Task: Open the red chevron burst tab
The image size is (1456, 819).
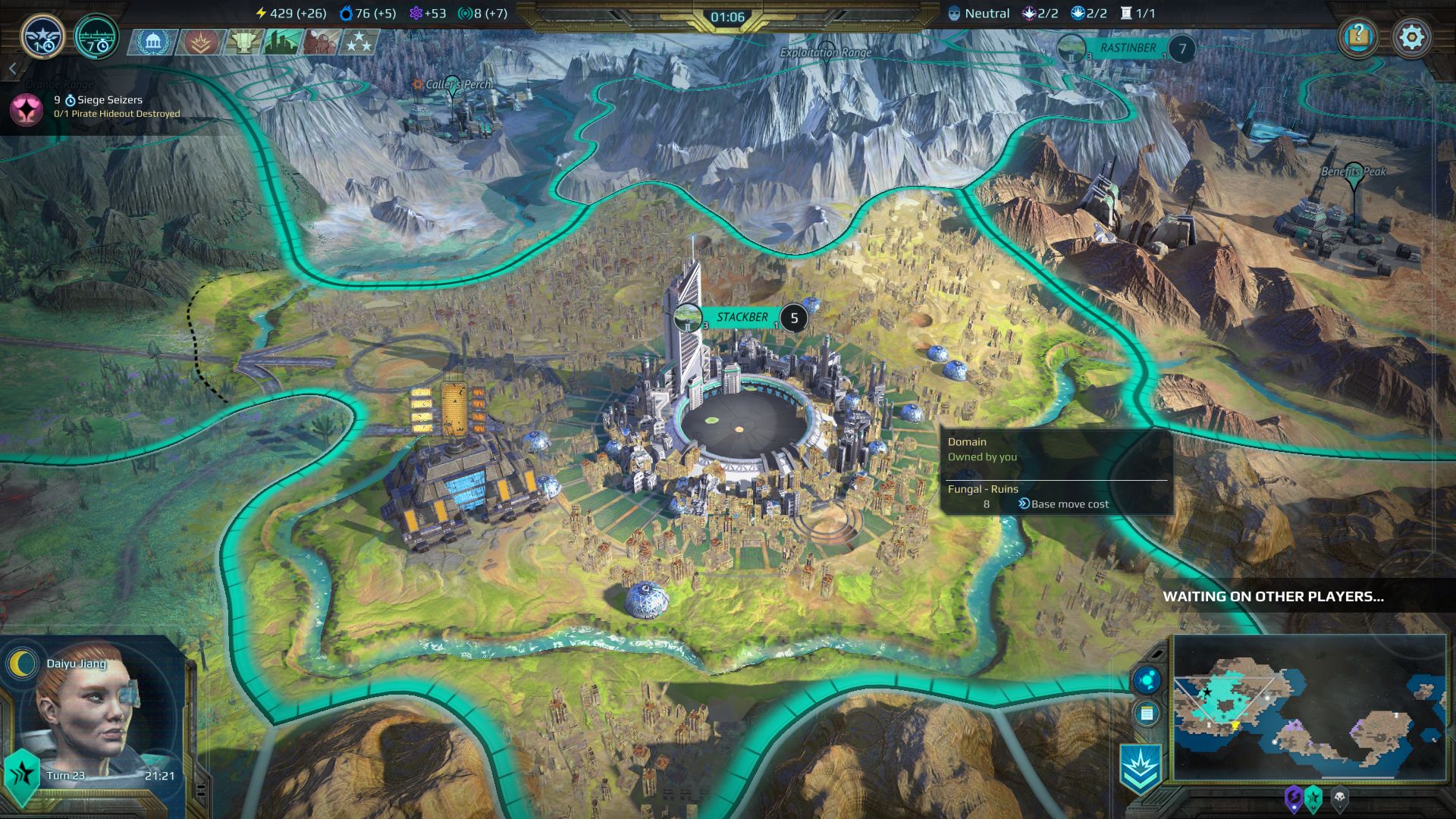Action: click(200, 42)
